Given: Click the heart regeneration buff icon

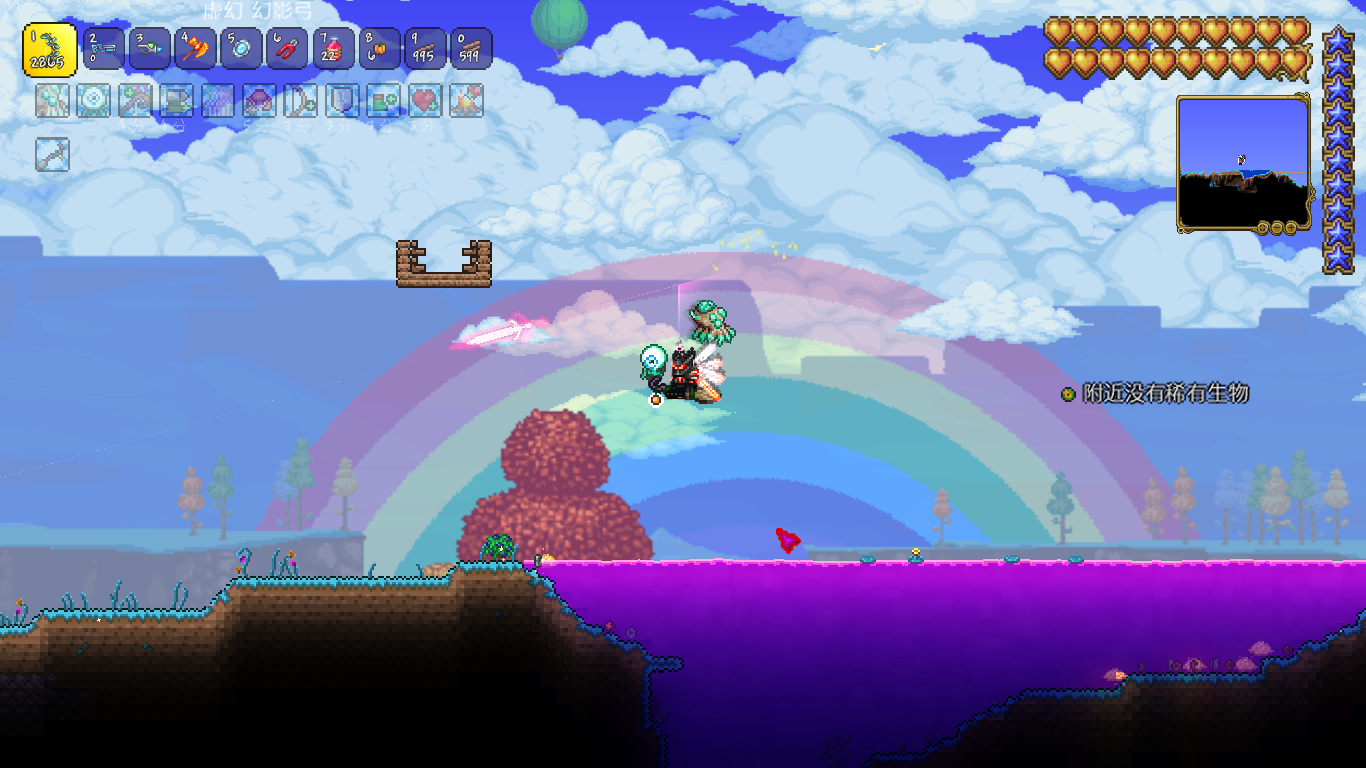Looking at the screenshot, I should coord(425,100).
